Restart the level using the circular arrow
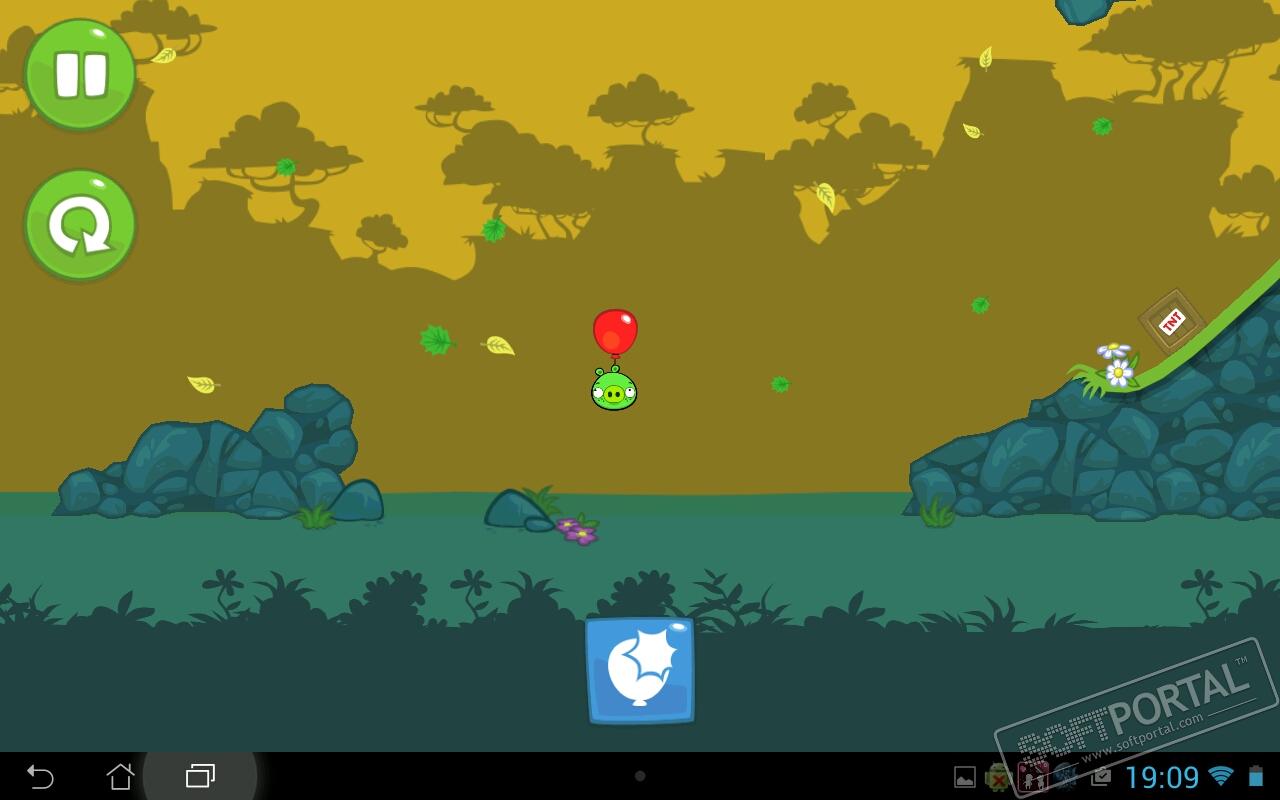Screen dimensions: 1280x800 [80, 226]
